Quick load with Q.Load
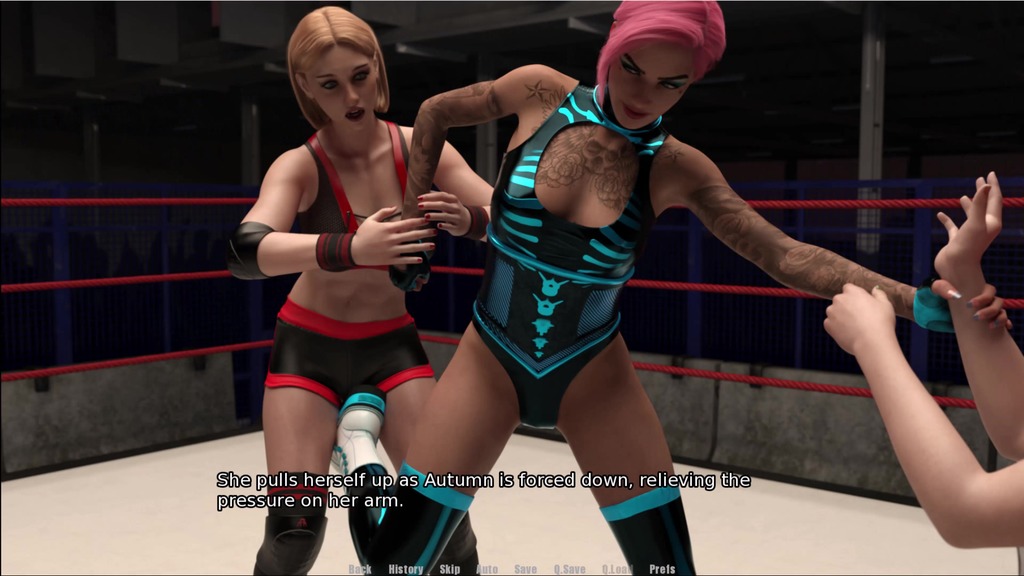Image resolution: width=1024 pixels, height=576 pixels. [x=617, y=569]
